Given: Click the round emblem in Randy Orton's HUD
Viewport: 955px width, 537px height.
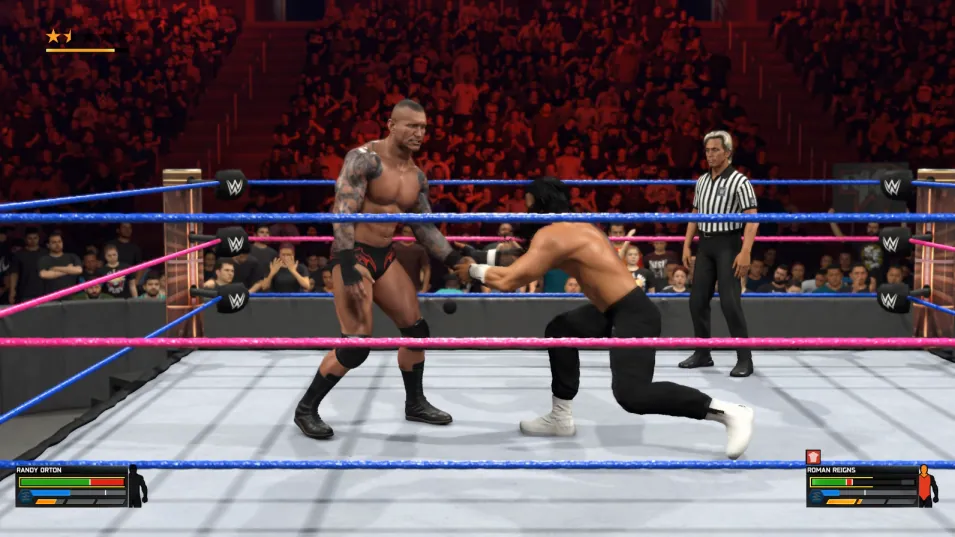Looking at the screenshot, I should click(24, 494).
